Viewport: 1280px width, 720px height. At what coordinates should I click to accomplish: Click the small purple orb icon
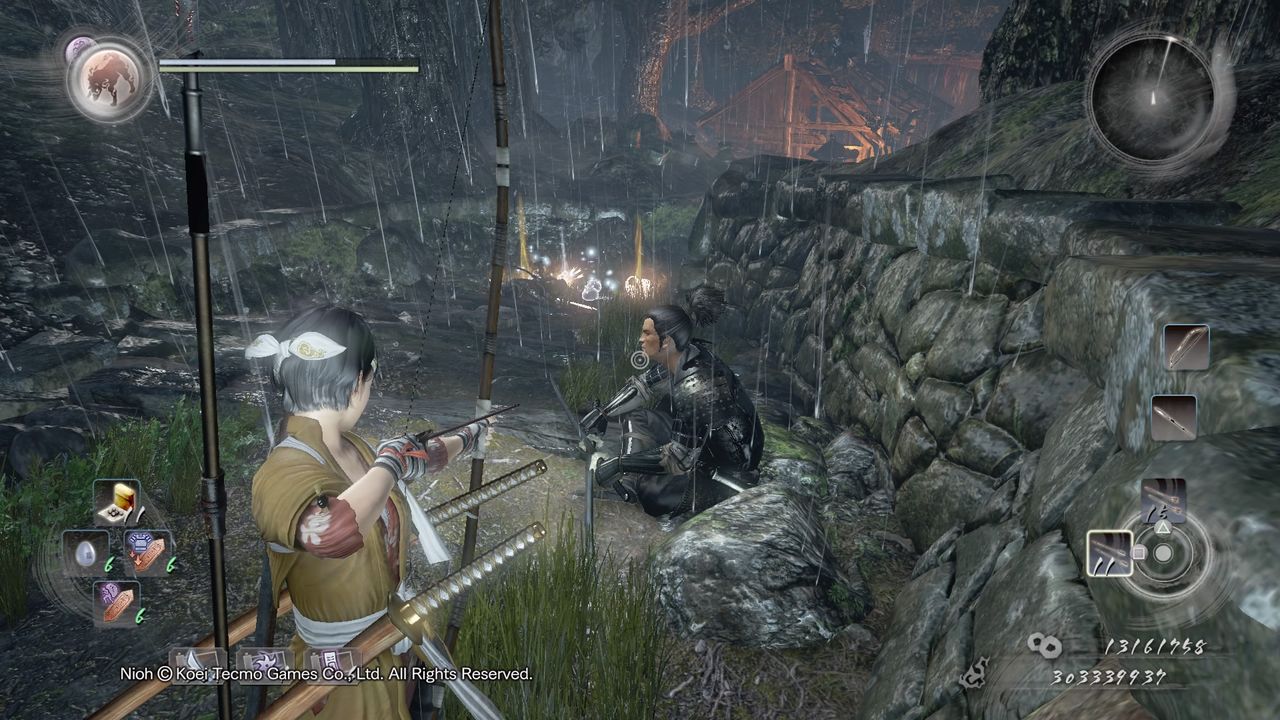click(x=79, y=47)
